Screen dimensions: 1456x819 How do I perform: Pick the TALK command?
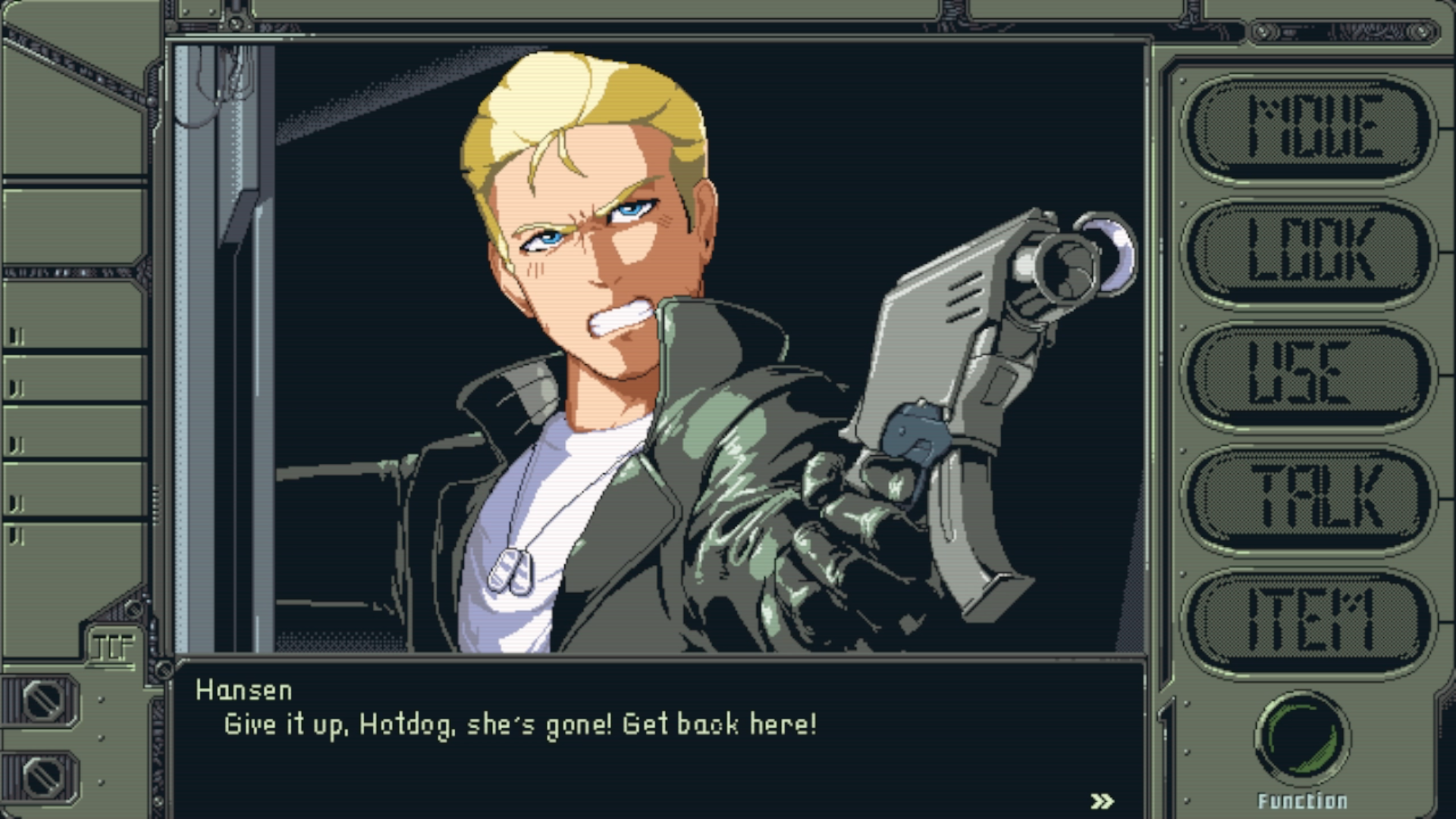tap(1309, 498)
